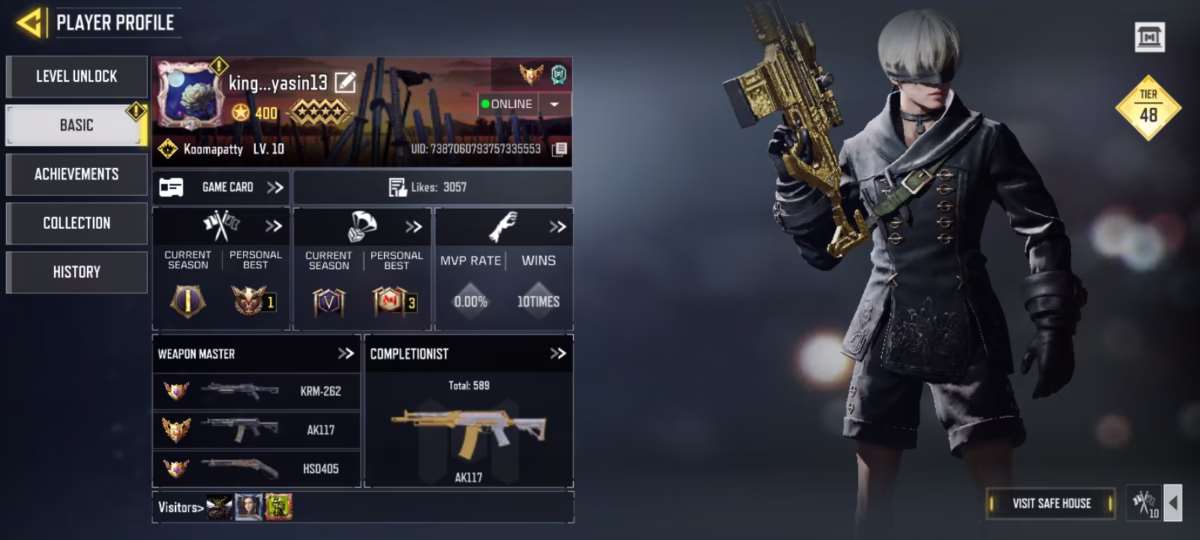1200x540 pixels.
Task: Click the Tier 48 diamond badge
Action: point(1148,108)
